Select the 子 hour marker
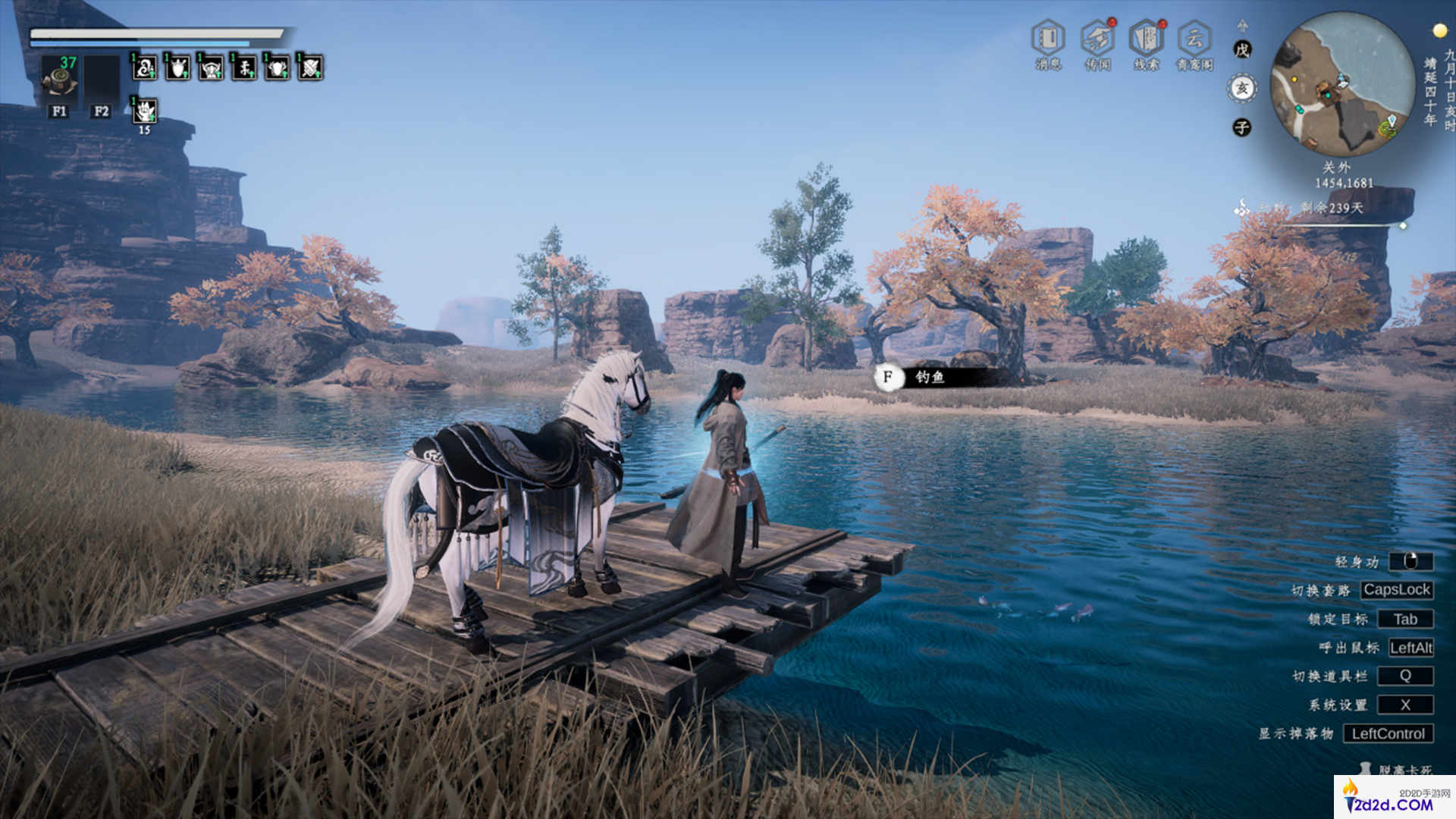 click(x=1242, y=127)
